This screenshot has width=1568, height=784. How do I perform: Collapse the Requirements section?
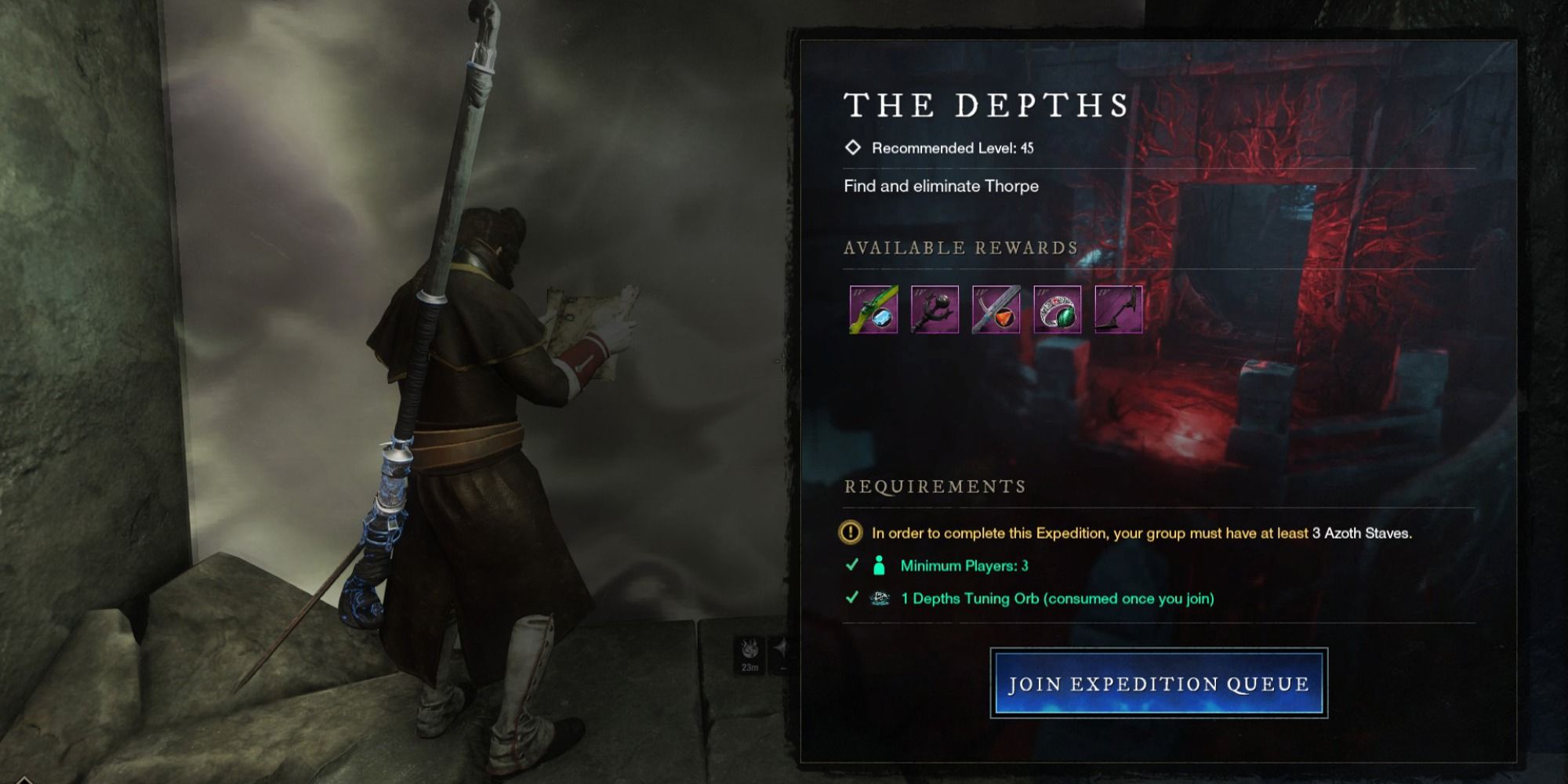[x=935, y=486]
